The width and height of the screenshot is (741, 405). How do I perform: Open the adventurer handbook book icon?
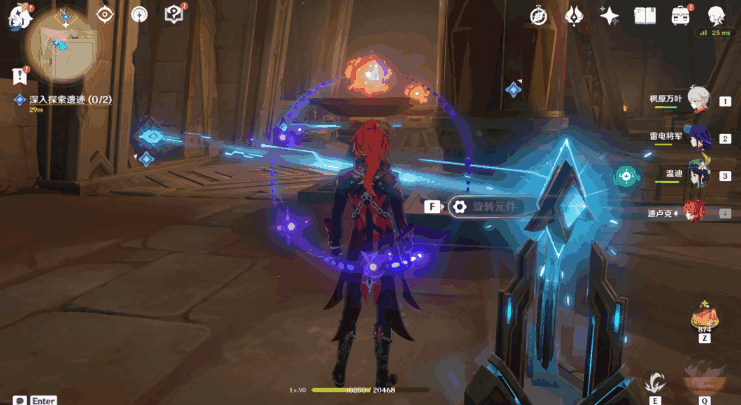pos(645,15)
